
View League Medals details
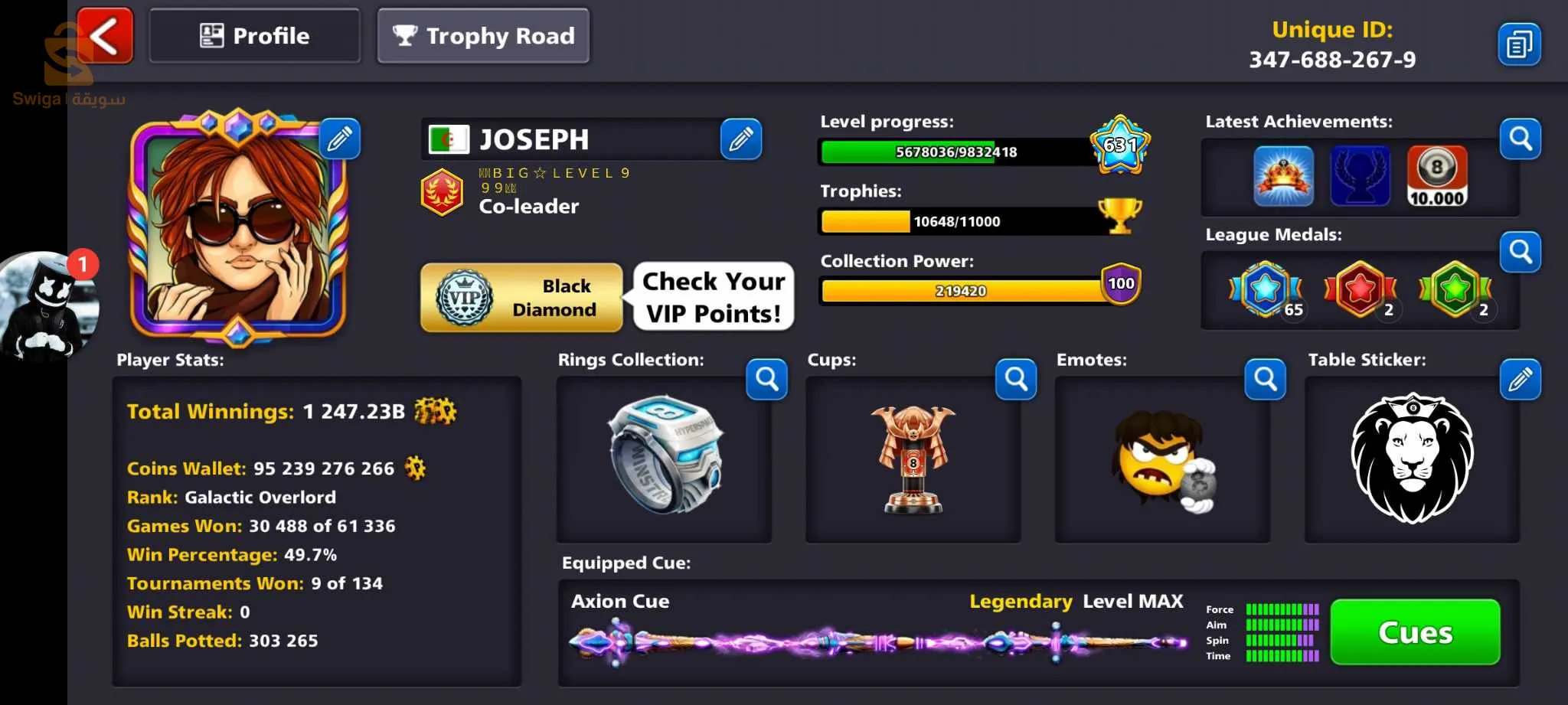[x=1520, y=252]
